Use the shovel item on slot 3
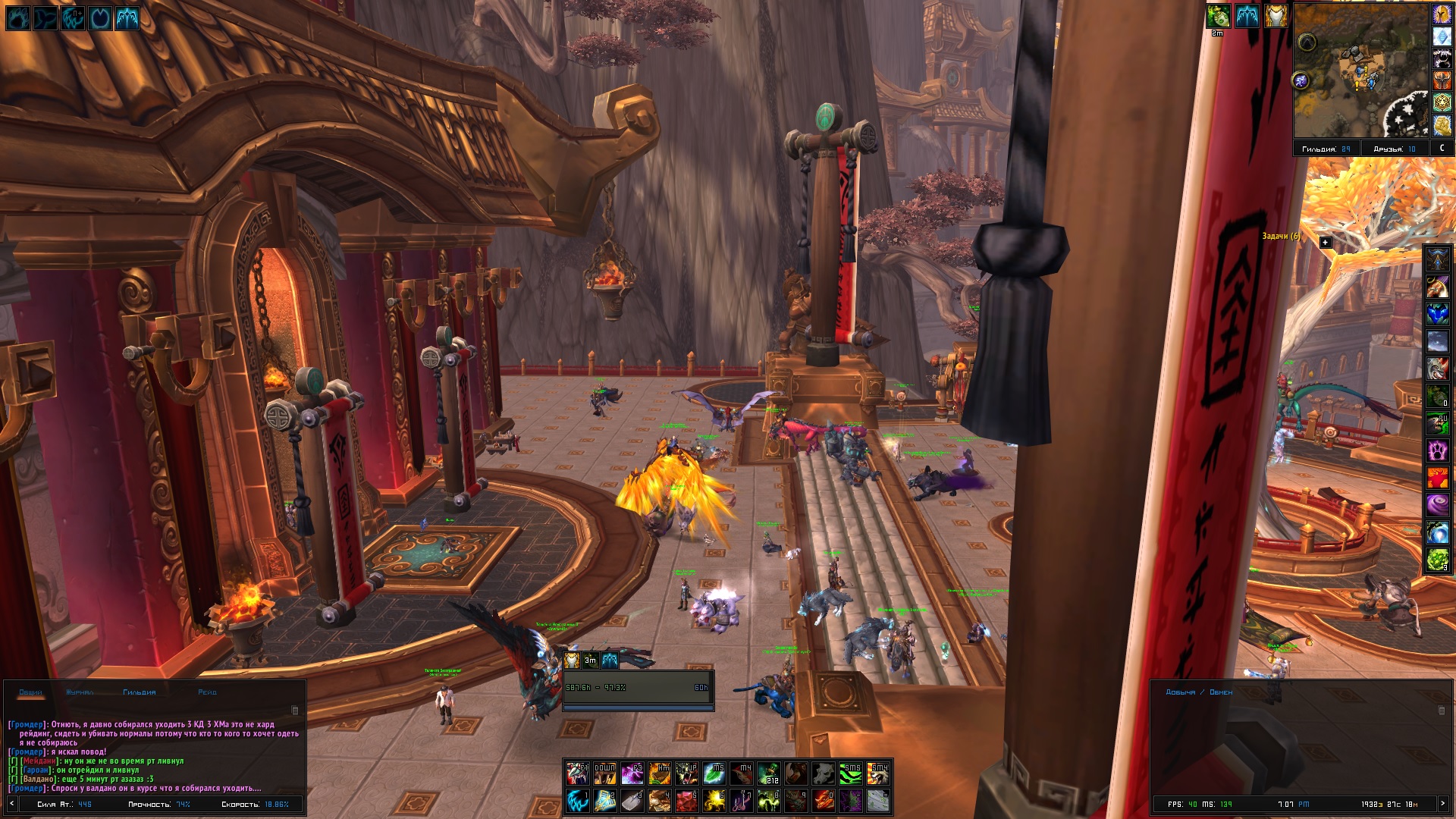The image size is (1456, 819). (632, 800)
